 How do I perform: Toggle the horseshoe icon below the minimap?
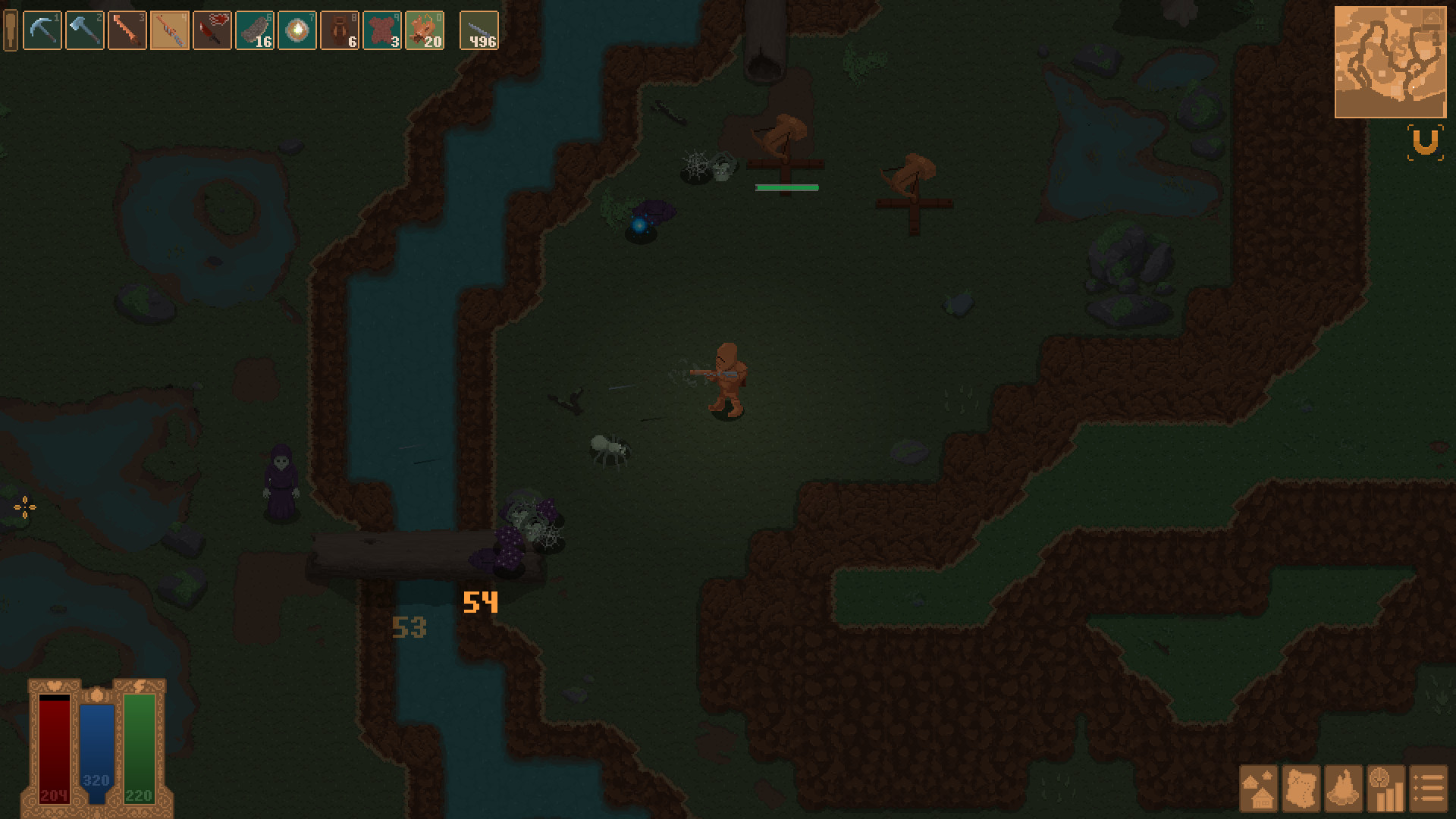point(1424,143)
